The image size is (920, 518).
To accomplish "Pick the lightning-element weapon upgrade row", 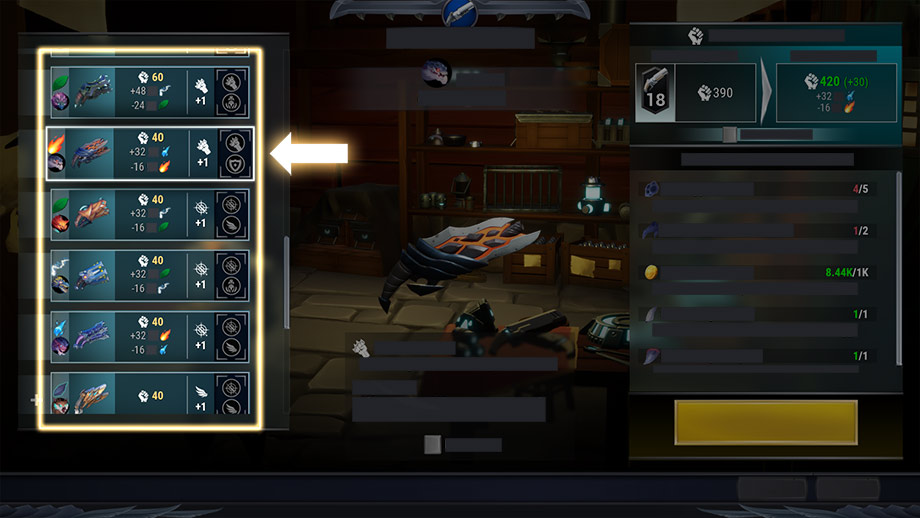I will [149, 275].
